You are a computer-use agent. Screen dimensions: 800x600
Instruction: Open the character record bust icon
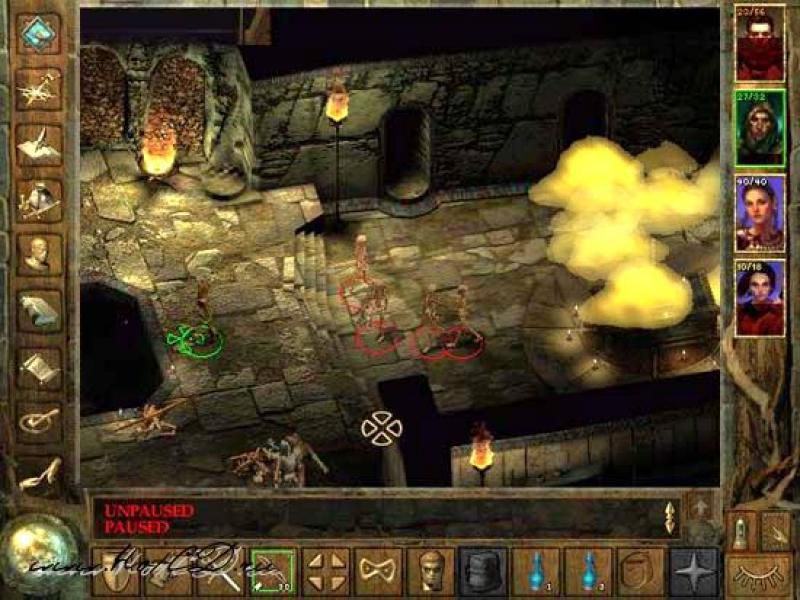38,255
